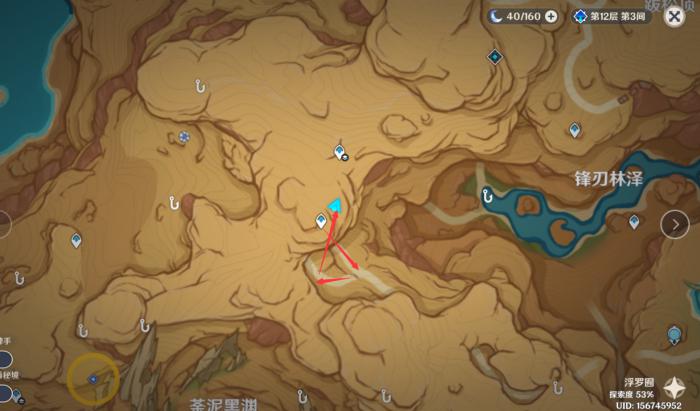This screenshot has height=411, width=700.
Task: Open the left edge map arrow
Action: (x=5, y=225)
